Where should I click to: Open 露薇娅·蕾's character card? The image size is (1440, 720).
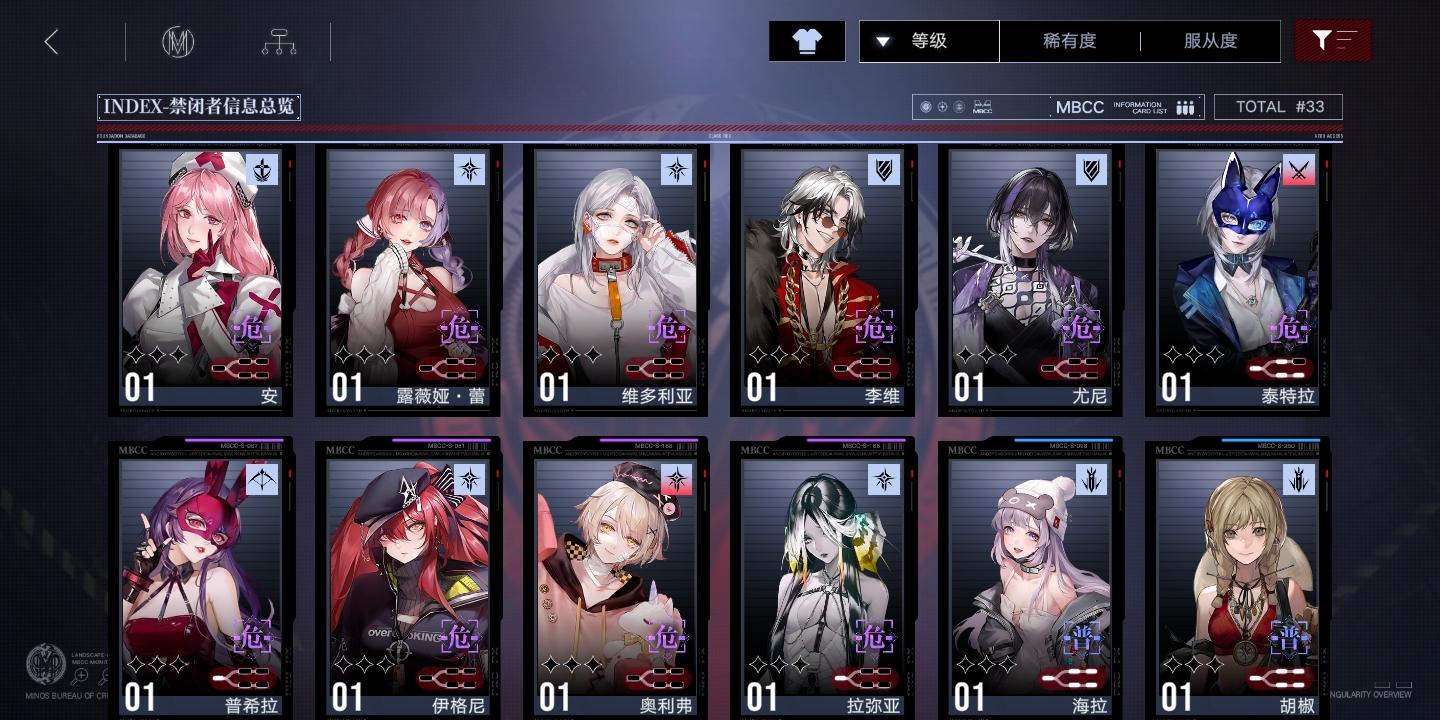409,280
